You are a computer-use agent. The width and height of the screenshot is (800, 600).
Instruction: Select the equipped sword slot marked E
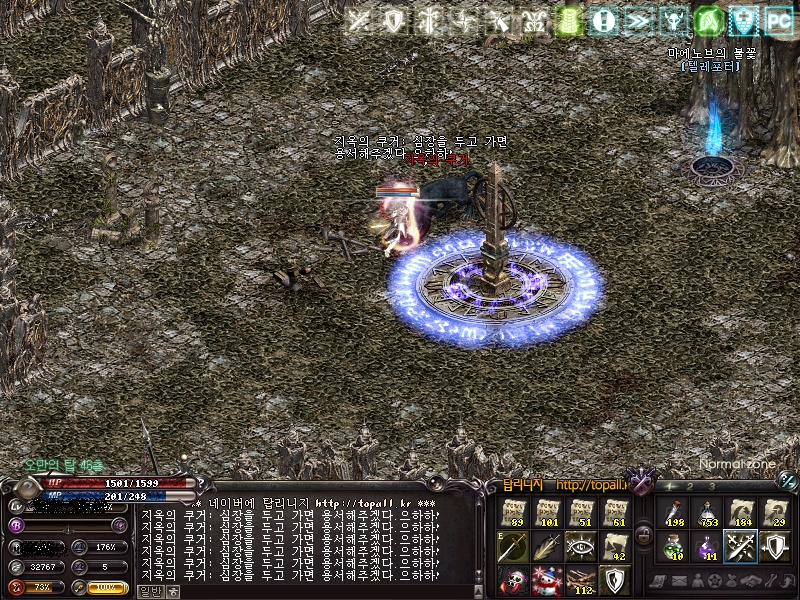(514, 545)
